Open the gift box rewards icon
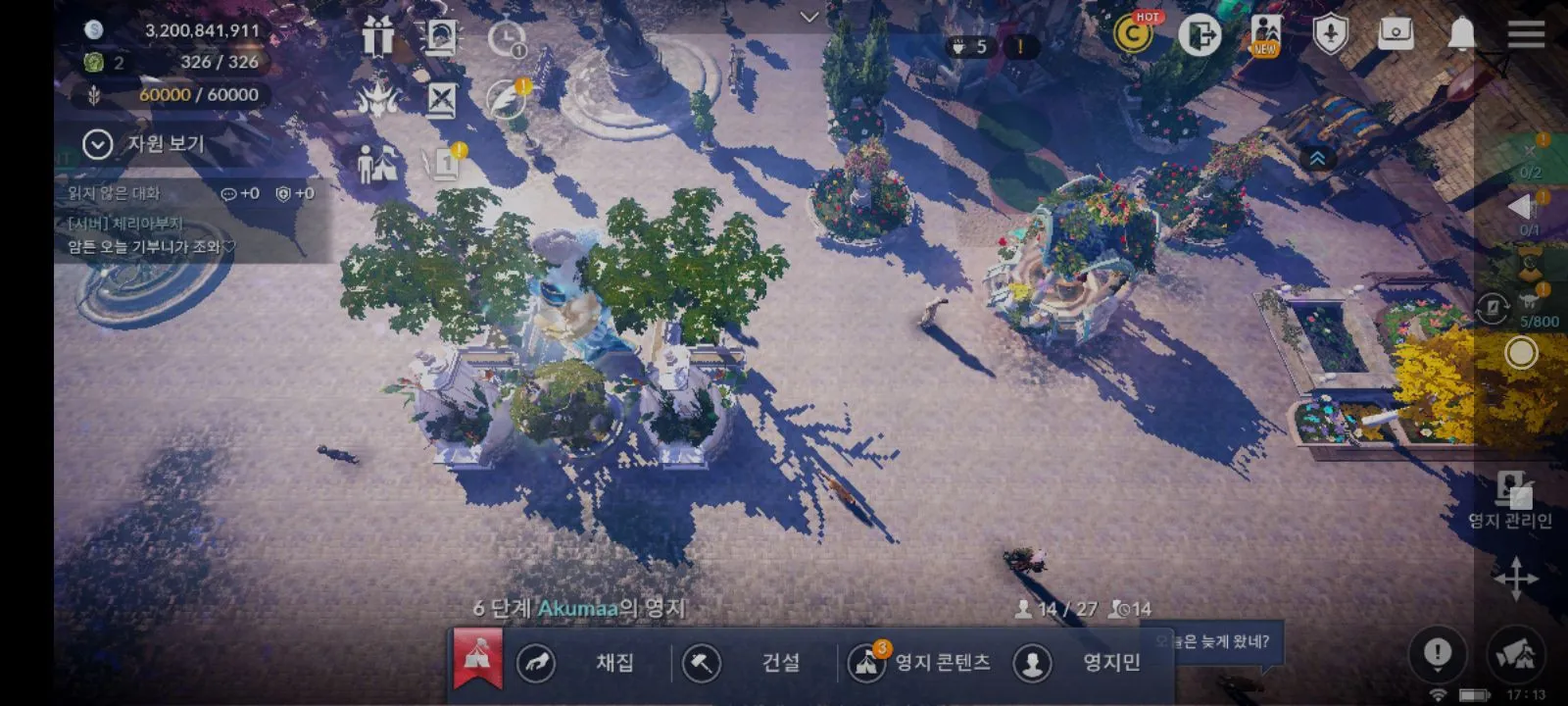Screen dimensions: 1568x706 coord(377,37)
